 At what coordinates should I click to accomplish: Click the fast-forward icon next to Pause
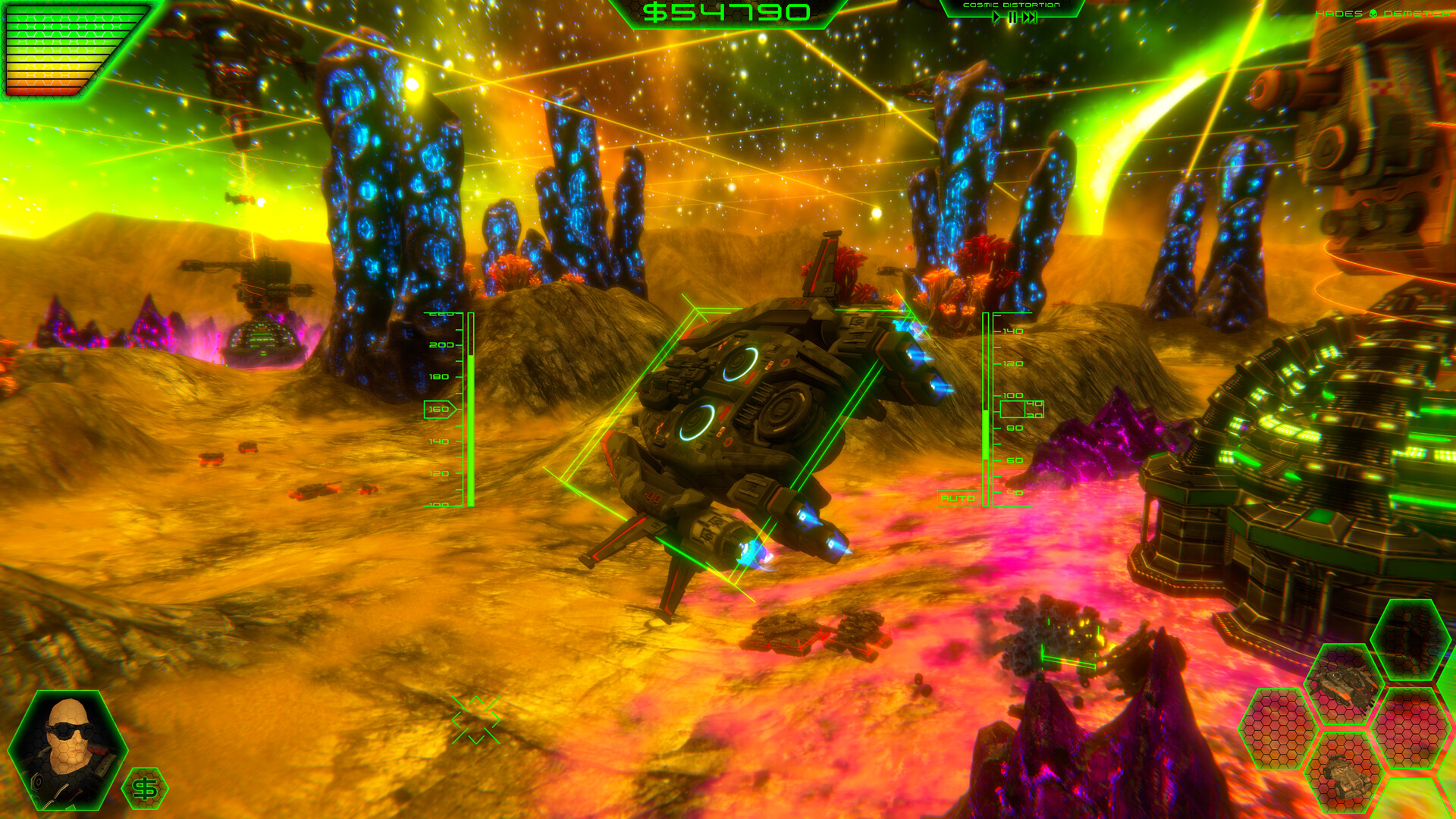tap(1029, 17)
